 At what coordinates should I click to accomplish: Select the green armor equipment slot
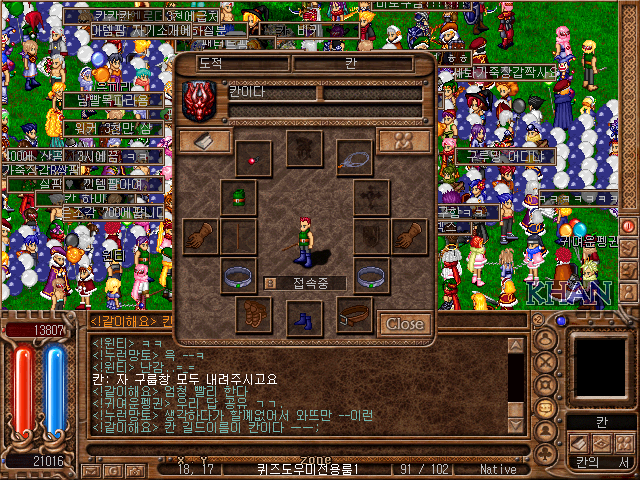pyautogui.click(x=238, y=197)
